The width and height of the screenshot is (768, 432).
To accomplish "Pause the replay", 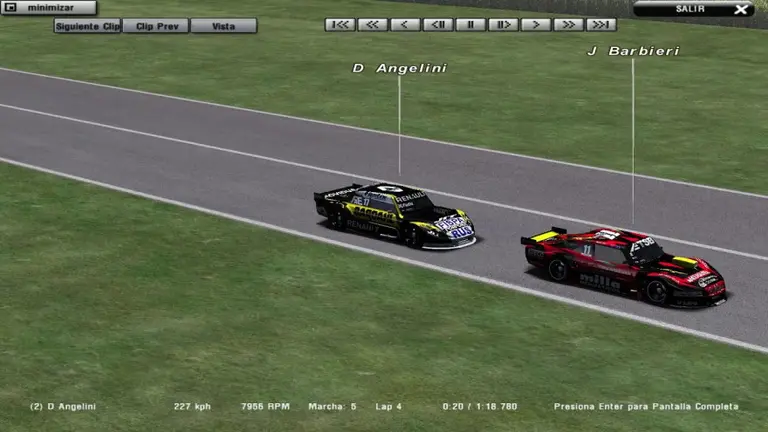I will coord(470,24).
